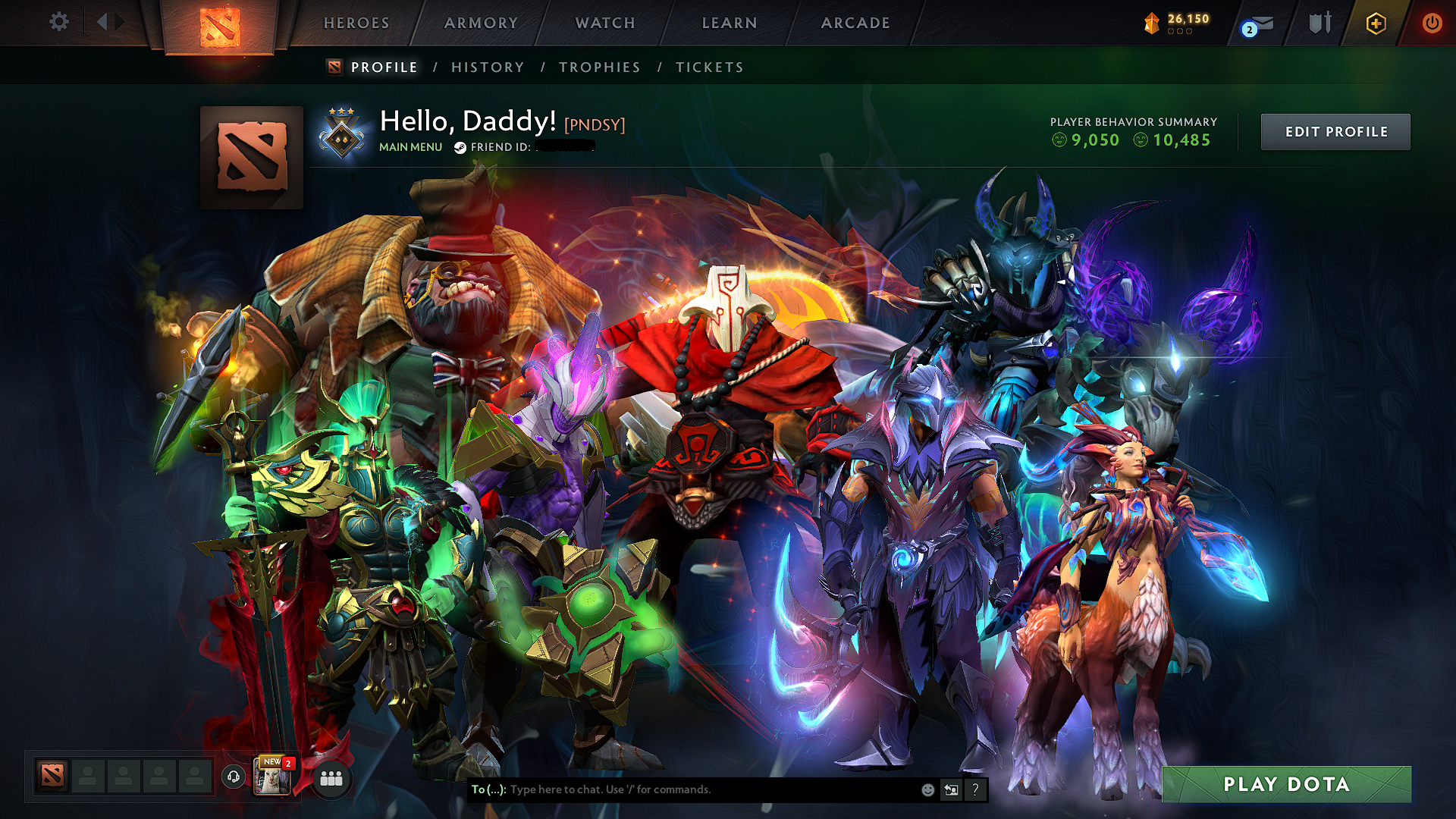Switch to the HISTORY tab
This screenshot has width=1456, height=819.
tap(488, 67)
